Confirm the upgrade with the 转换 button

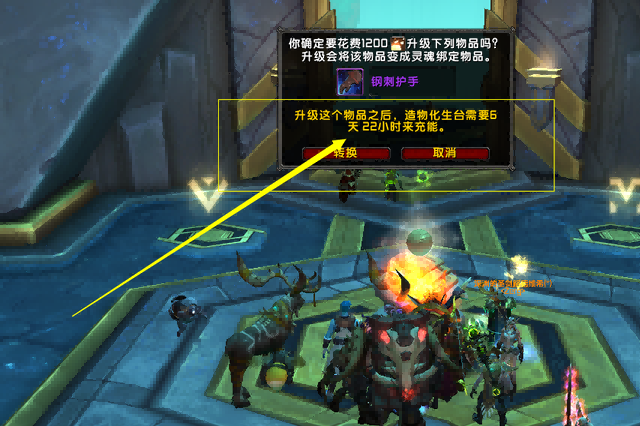pyautogui.click(x=345, y=153)
